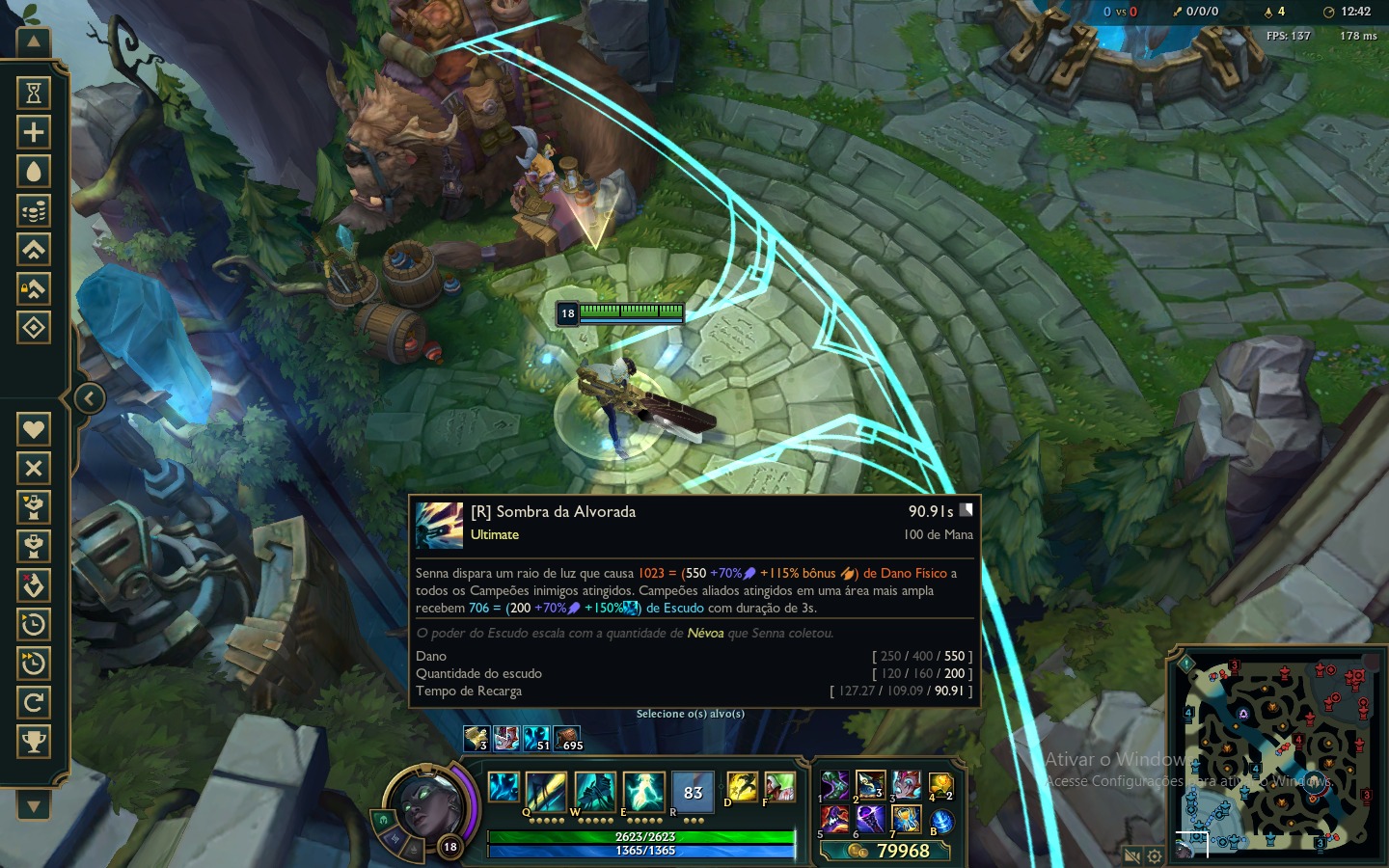This screenshot has width=1389, height=868.
Task: Click the up arrow atop the sidebar
Action: (34, 41)
